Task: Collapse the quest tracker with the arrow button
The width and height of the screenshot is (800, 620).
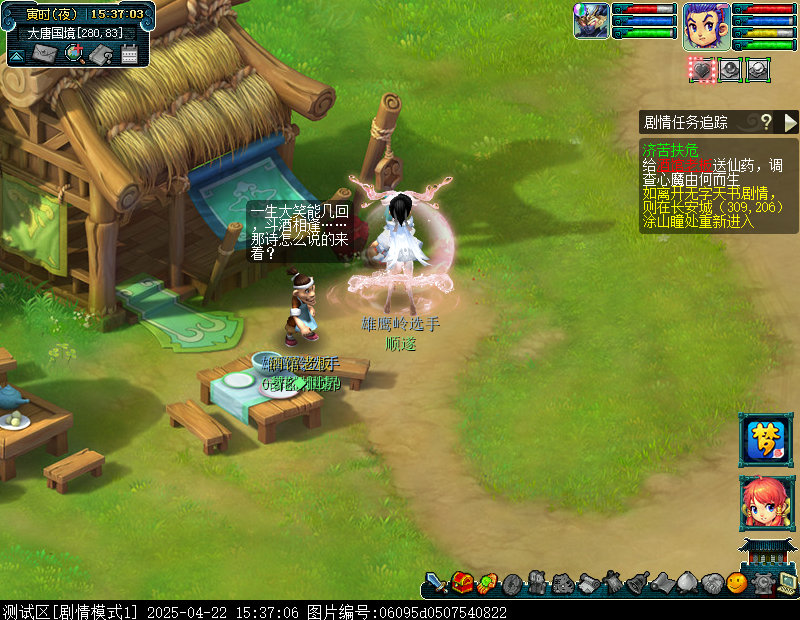Action: coord(790,122)
